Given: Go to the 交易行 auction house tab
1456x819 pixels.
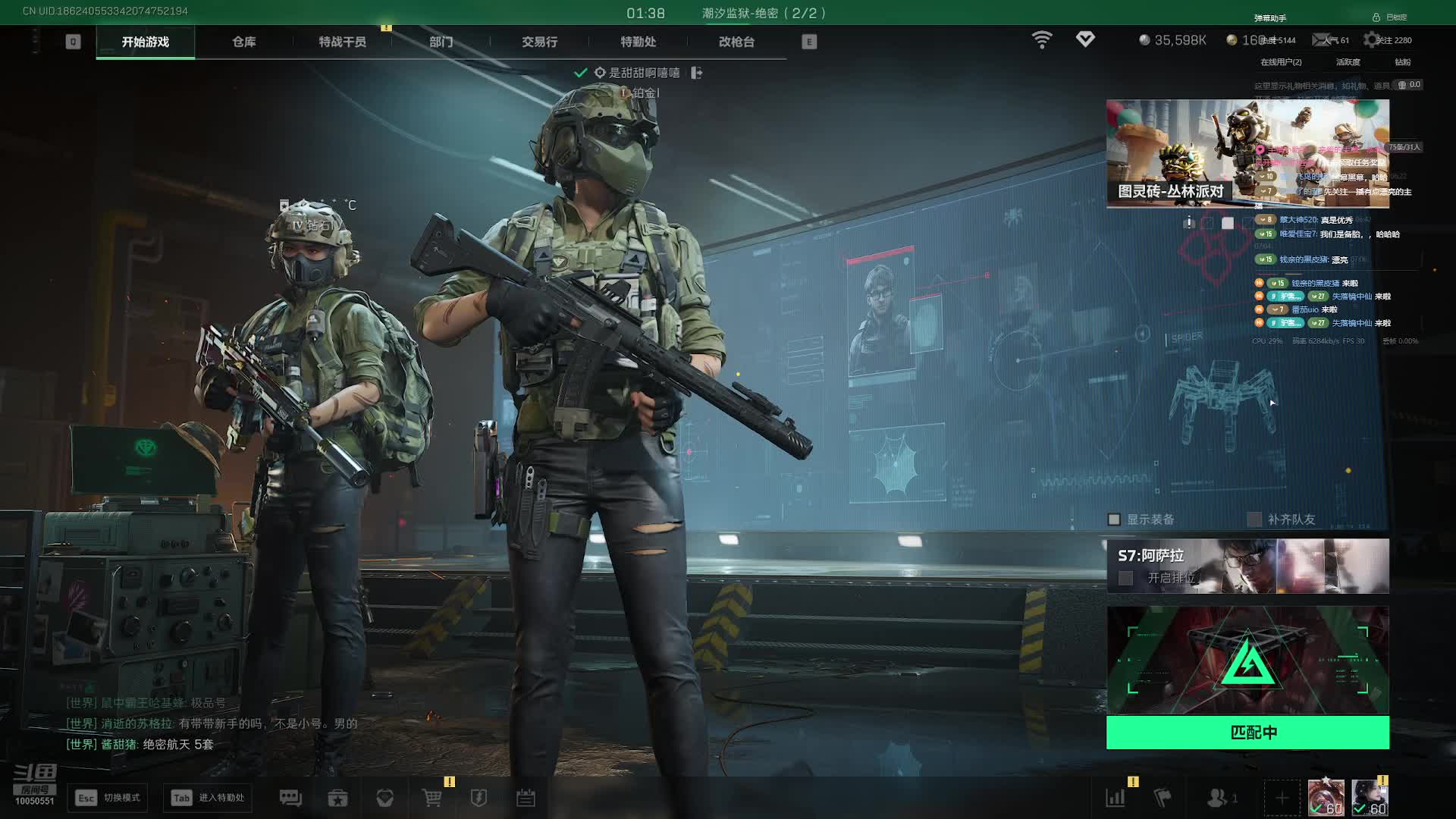Looking at the screenshot, I should coord(539,42).
